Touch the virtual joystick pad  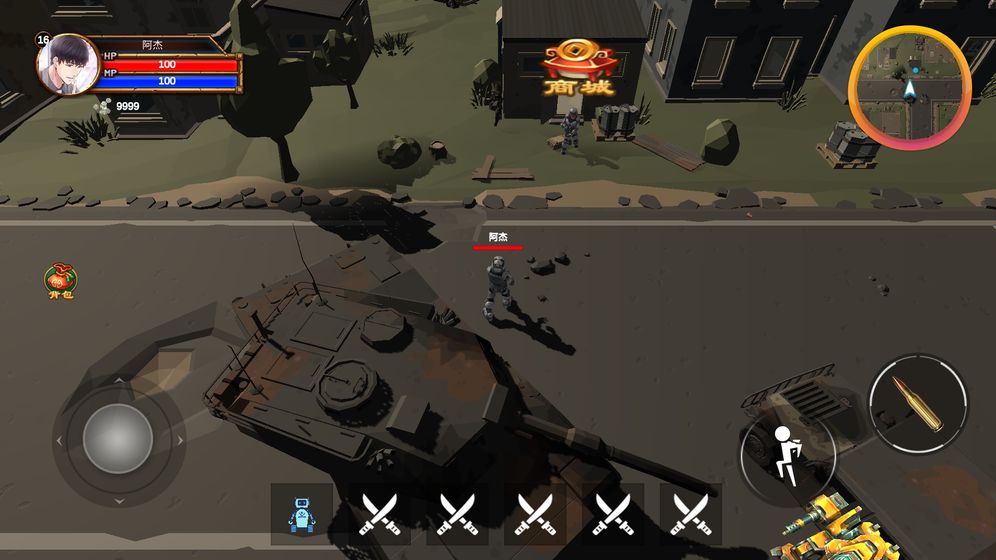(118, 439)
